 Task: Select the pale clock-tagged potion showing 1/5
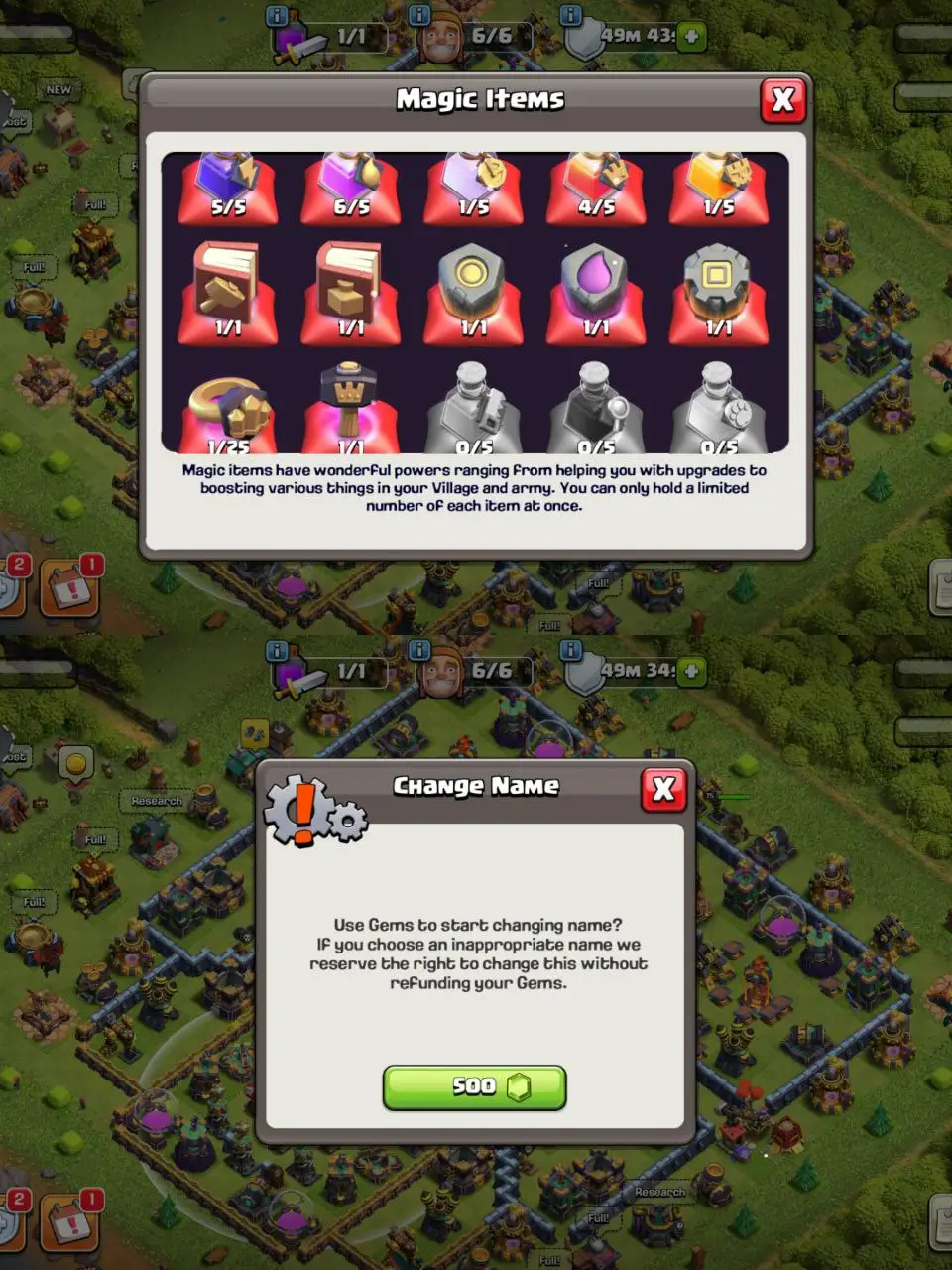pyautogui.click(x=474, y=187)
